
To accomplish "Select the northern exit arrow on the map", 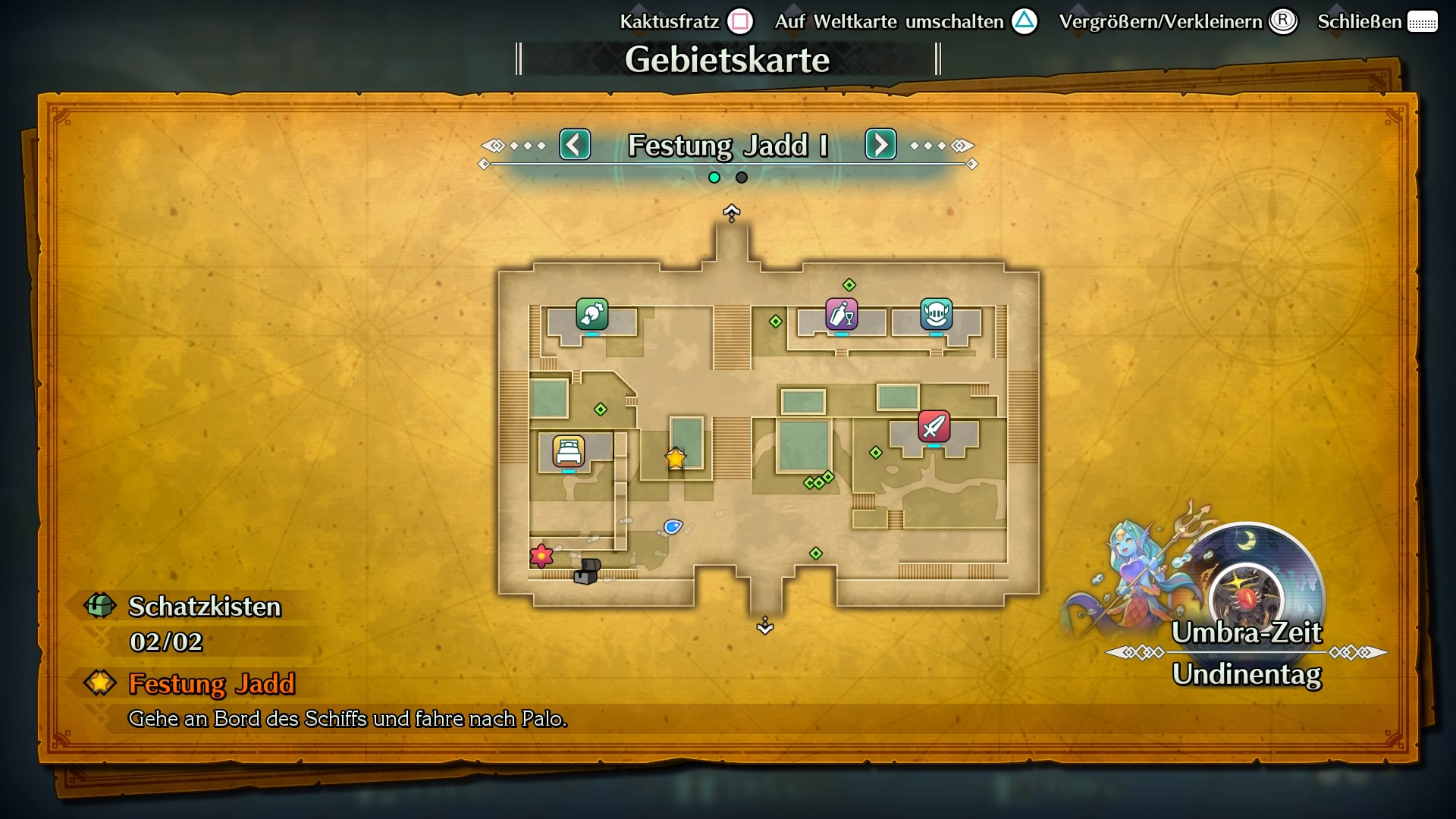I will pos(730,214).
